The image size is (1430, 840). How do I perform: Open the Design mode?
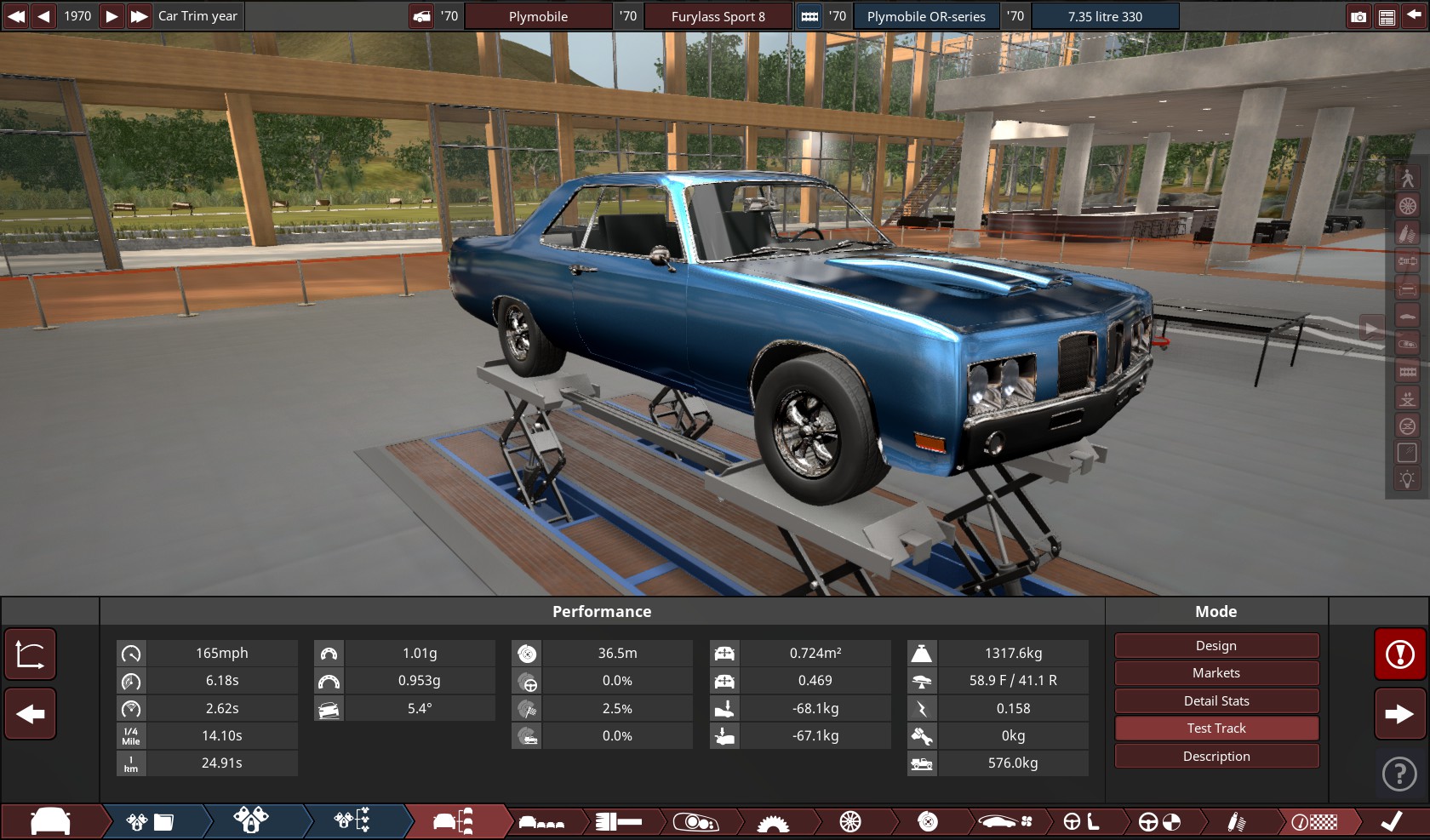coord(1216,646)
